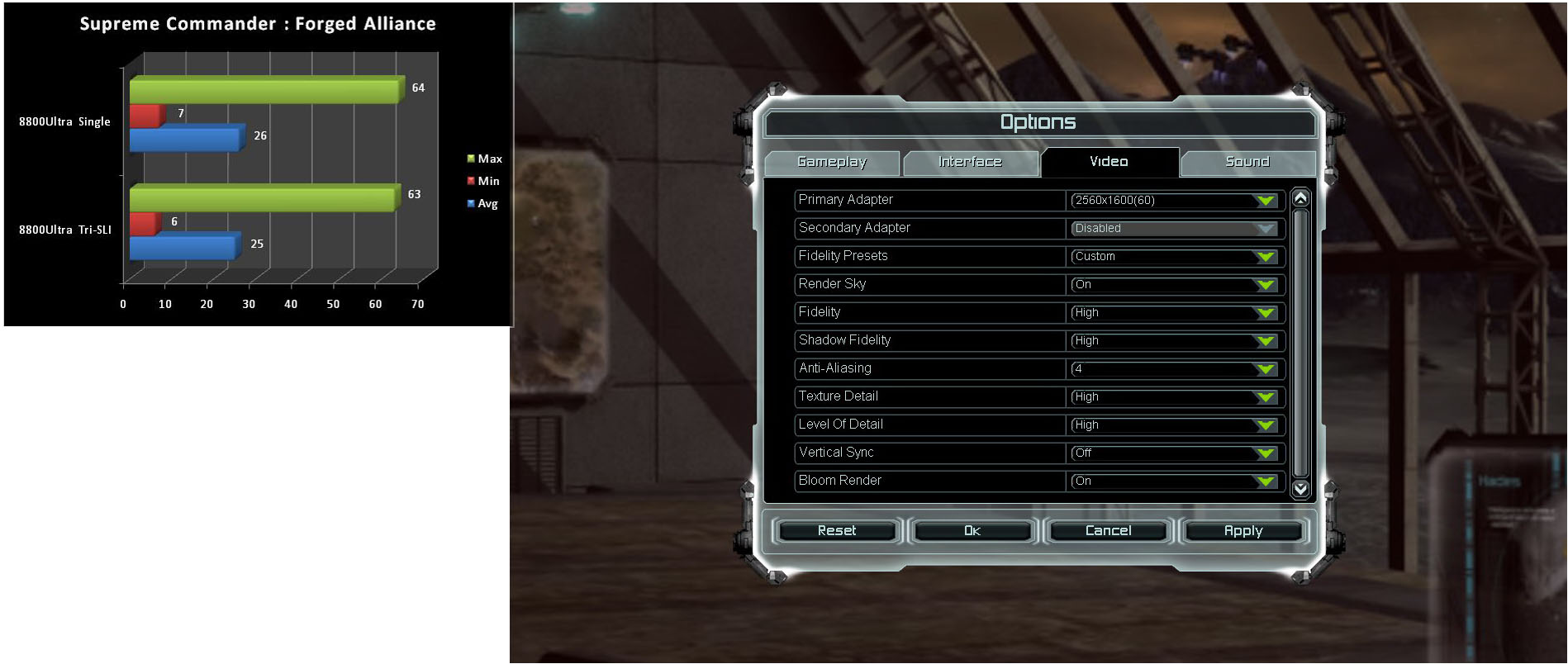
Task: Click the scroll up arrow of the options list
Action: coord(1300,198)
